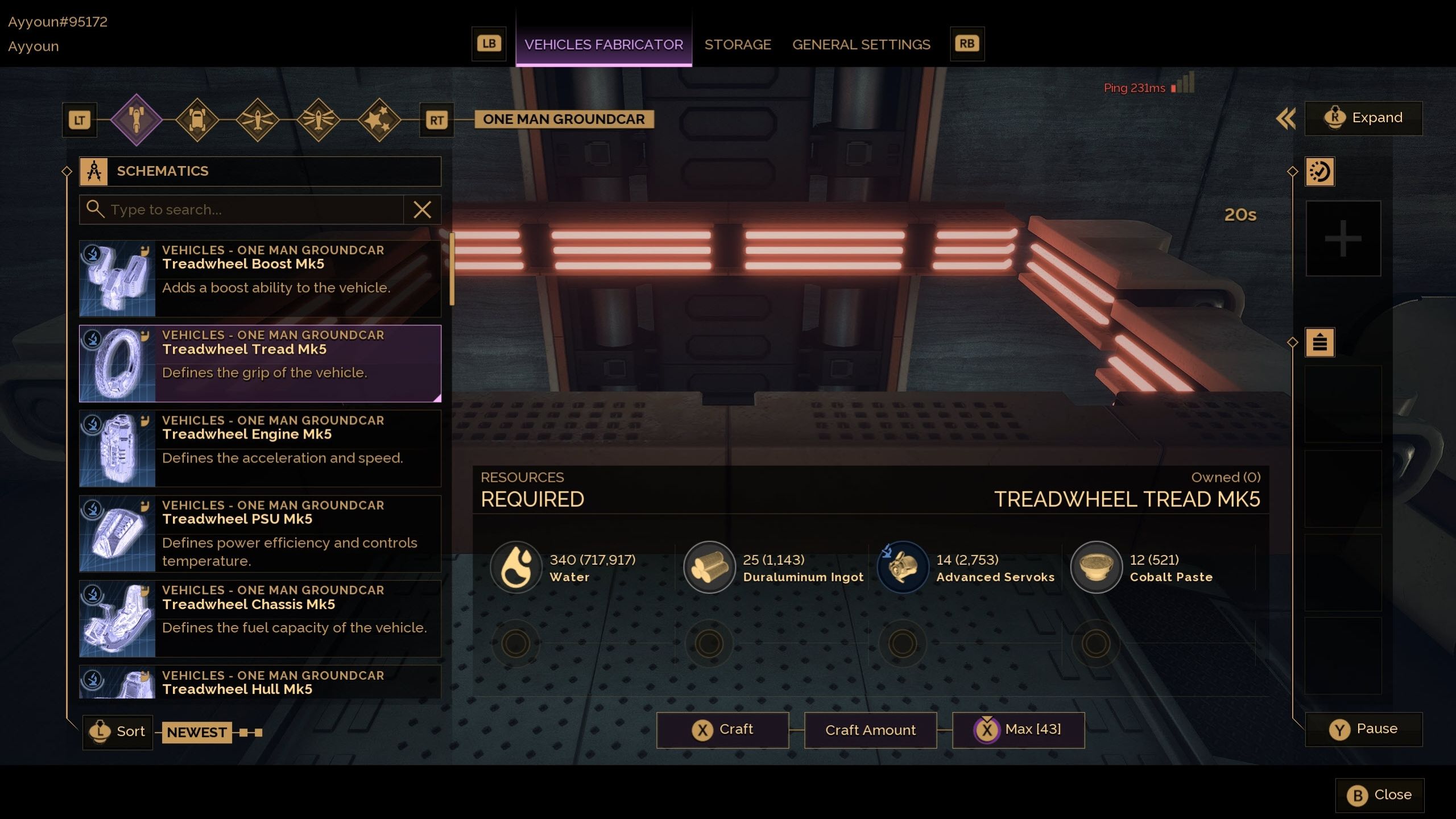Clear the schematic search with the X

click(422, 210)
